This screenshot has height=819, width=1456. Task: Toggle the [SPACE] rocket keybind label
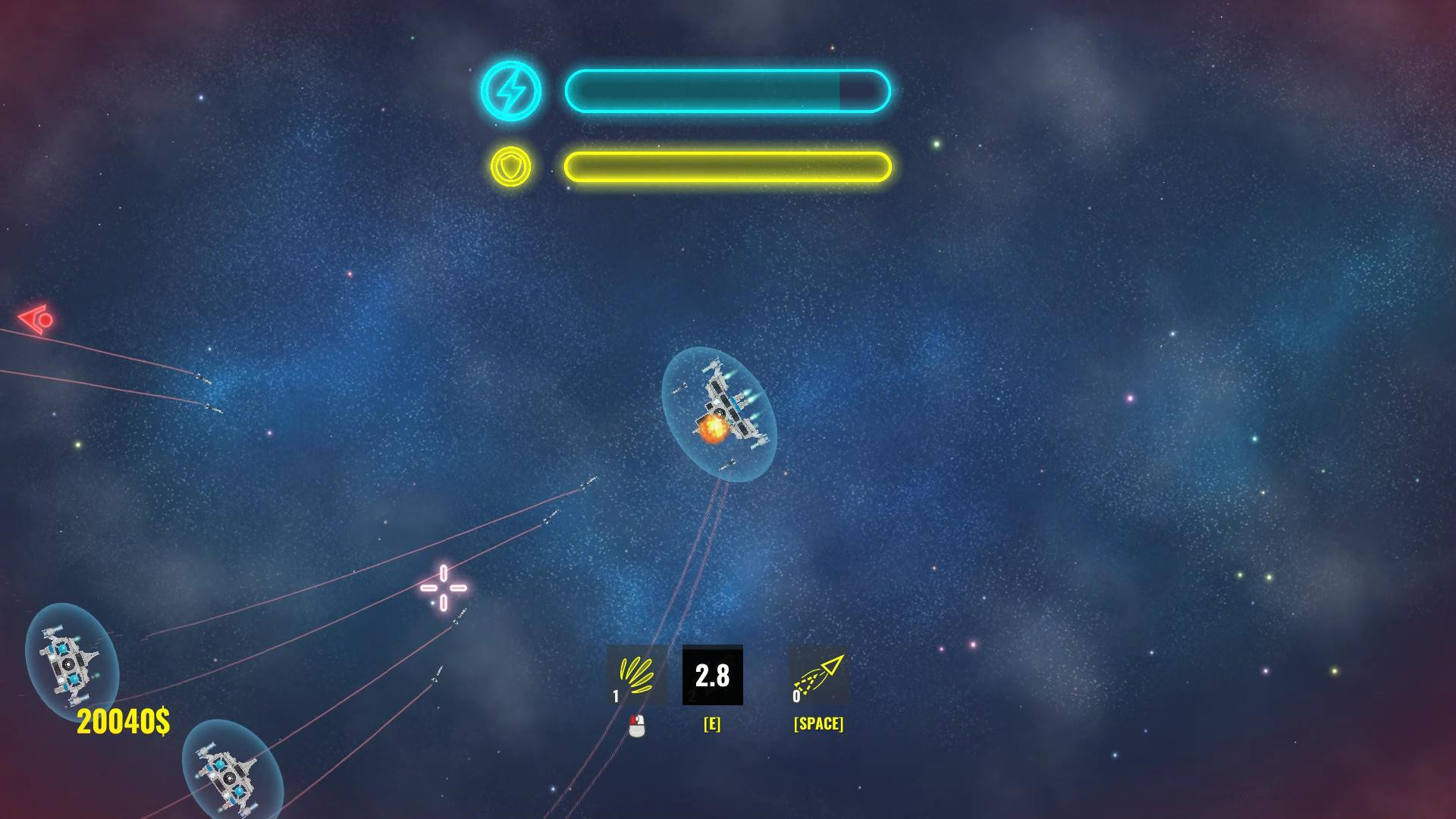click(x=817, y=723)
